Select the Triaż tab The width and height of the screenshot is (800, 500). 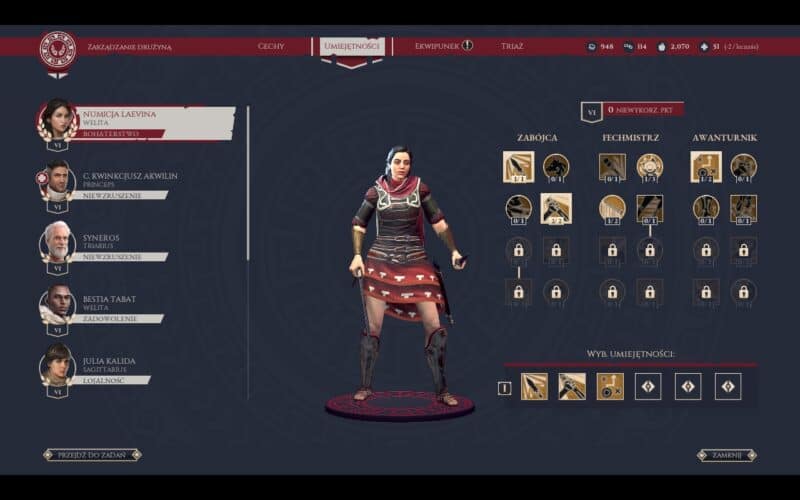coord(512,46)
